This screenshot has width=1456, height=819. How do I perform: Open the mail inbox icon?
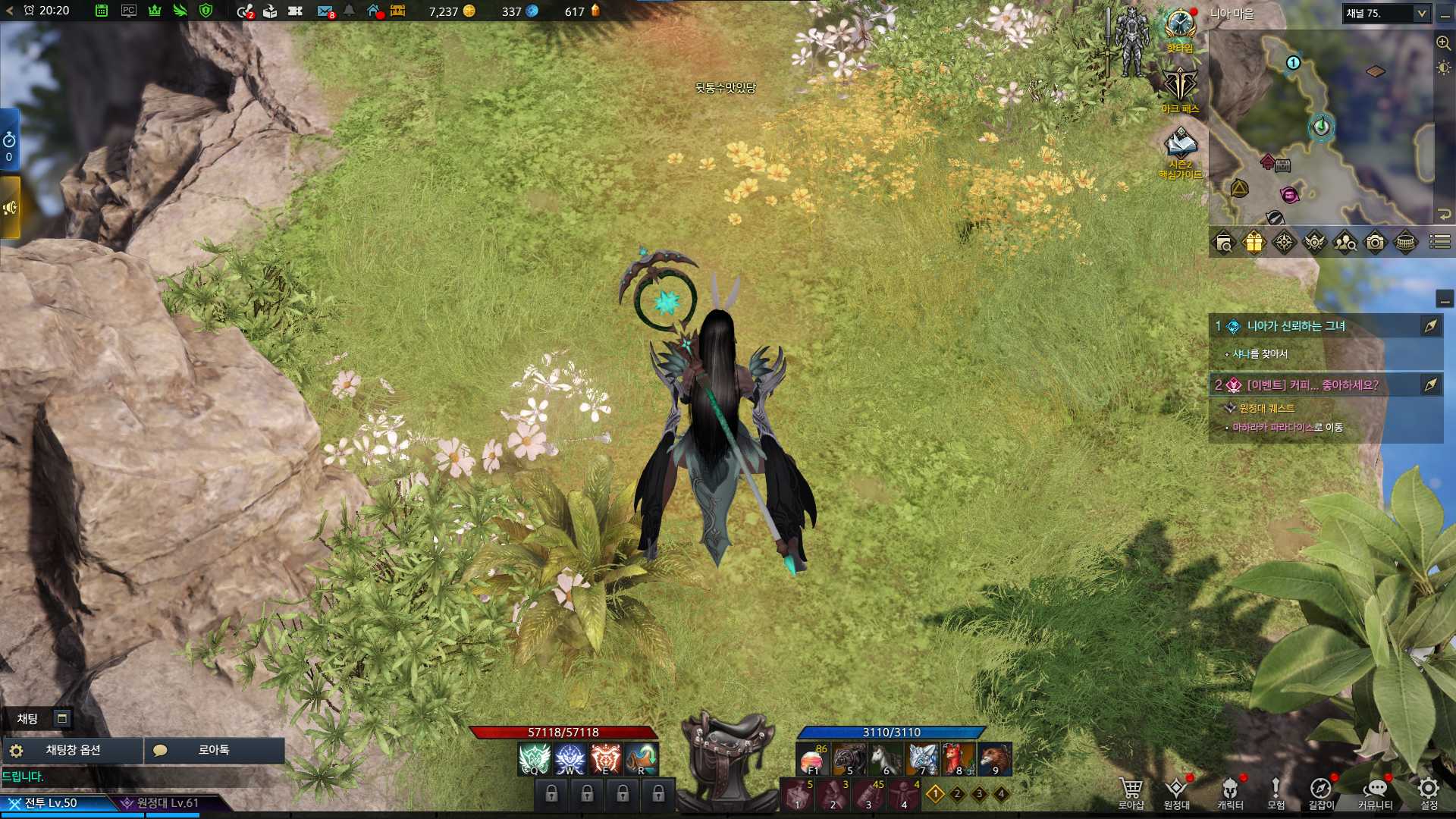coord(325,11)
